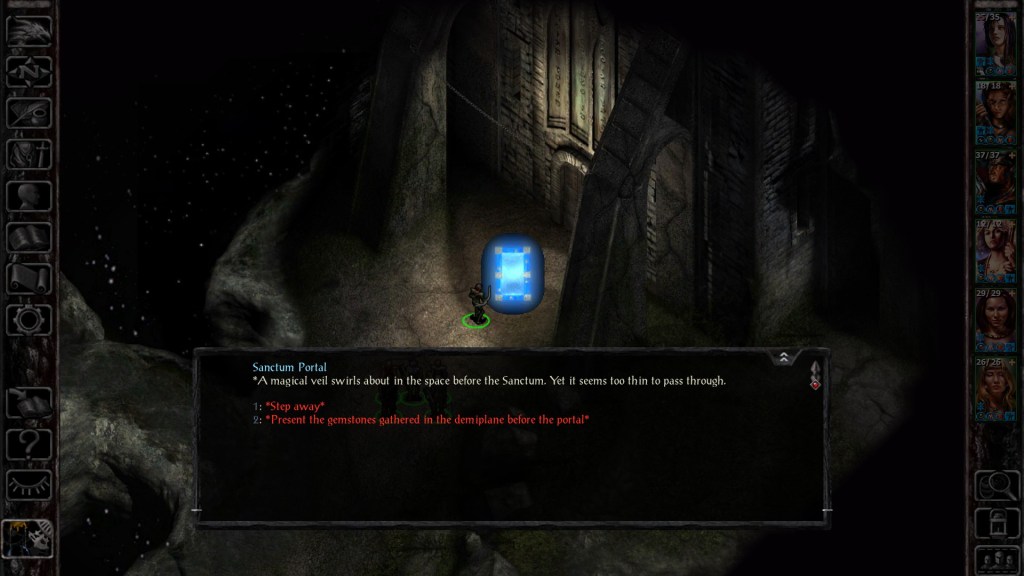Click the party figures select-all button
The width and height of the screenshot is (1024, 576).
[995, 558]
